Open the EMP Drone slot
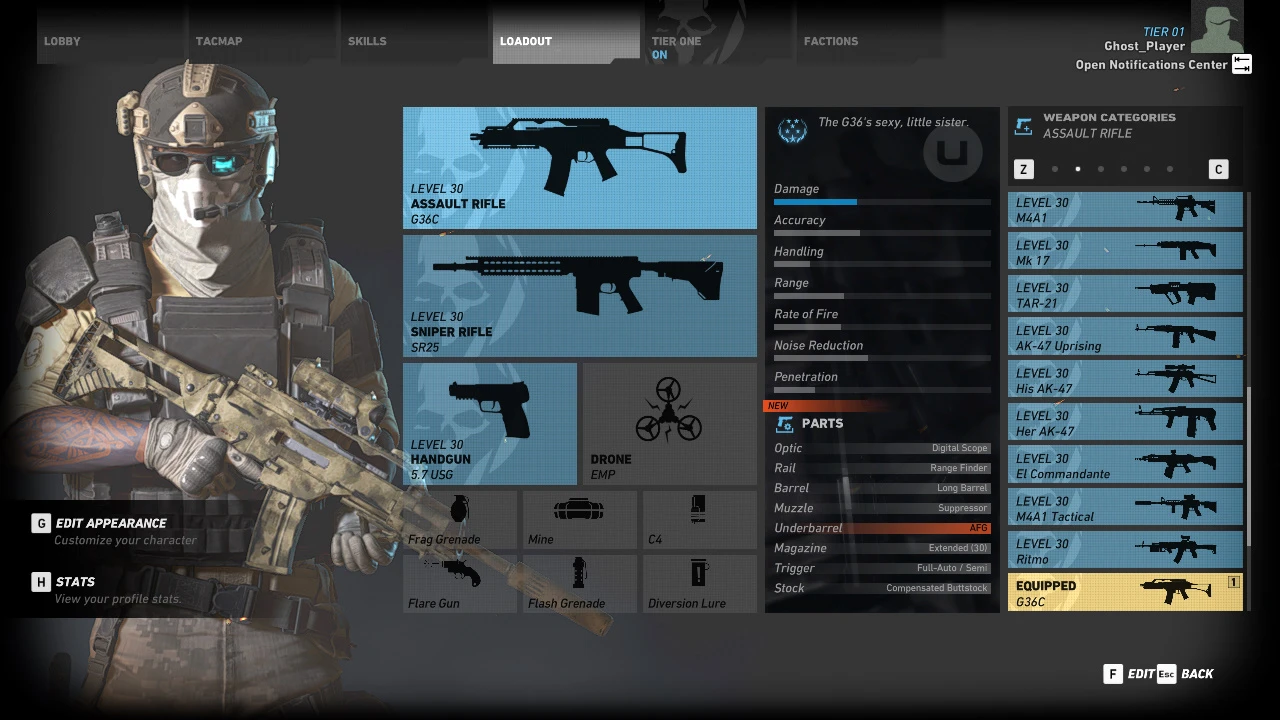The height and width of the screenshot is (720, 1280). click(669, 420)
